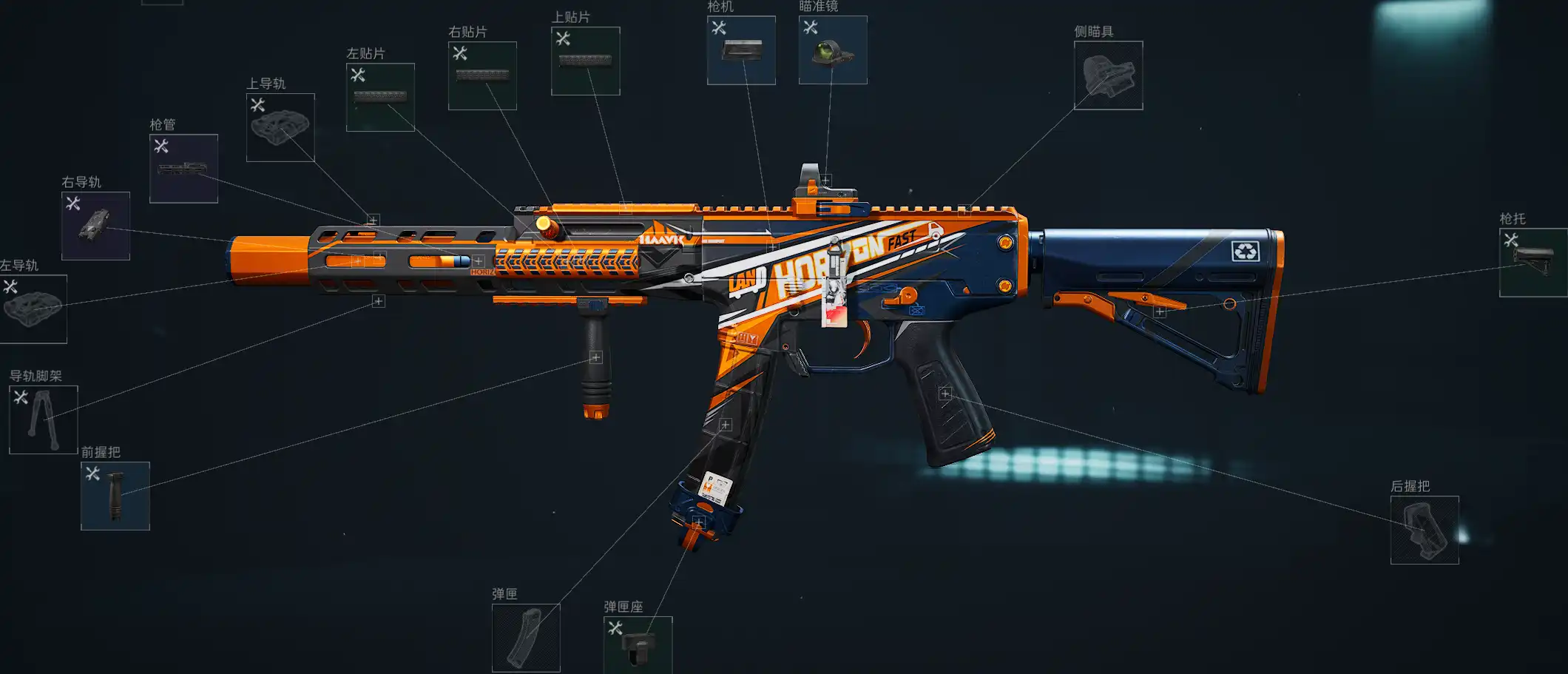Choose the 侧瞄具 side sight slot

click(x=1108, y=75)
